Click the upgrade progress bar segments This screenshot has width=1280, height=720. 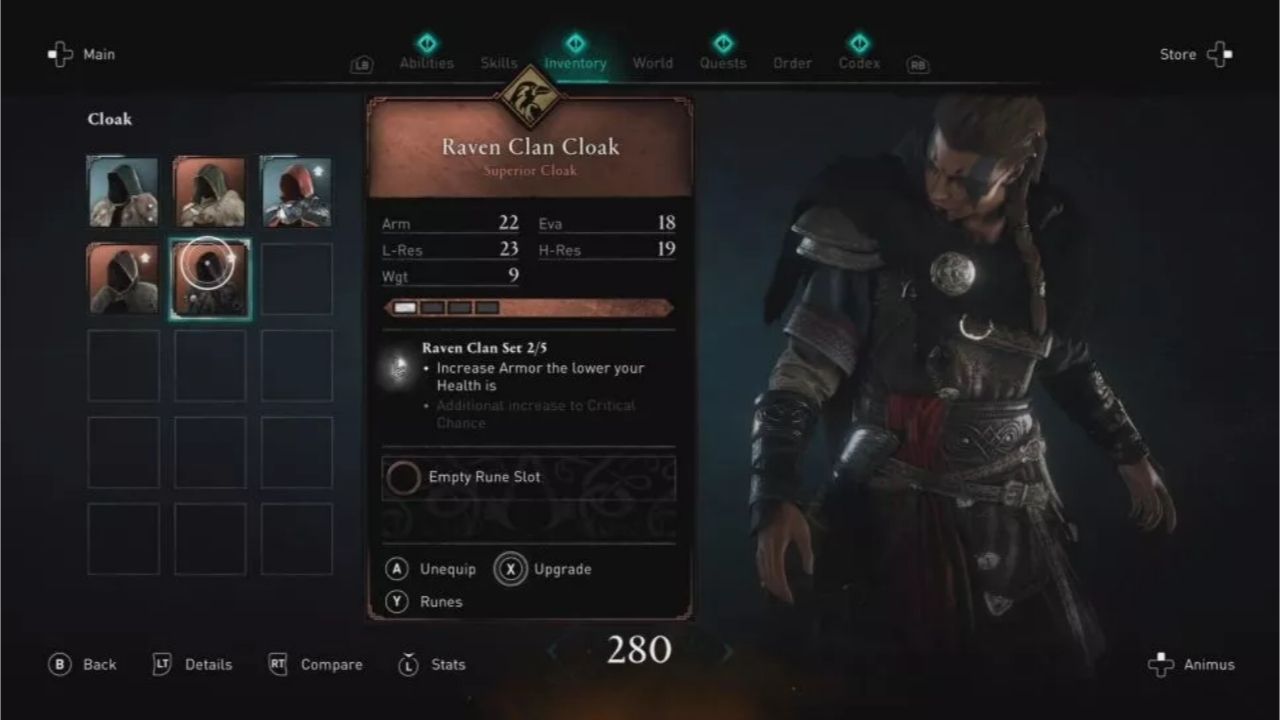coord(448,306)
